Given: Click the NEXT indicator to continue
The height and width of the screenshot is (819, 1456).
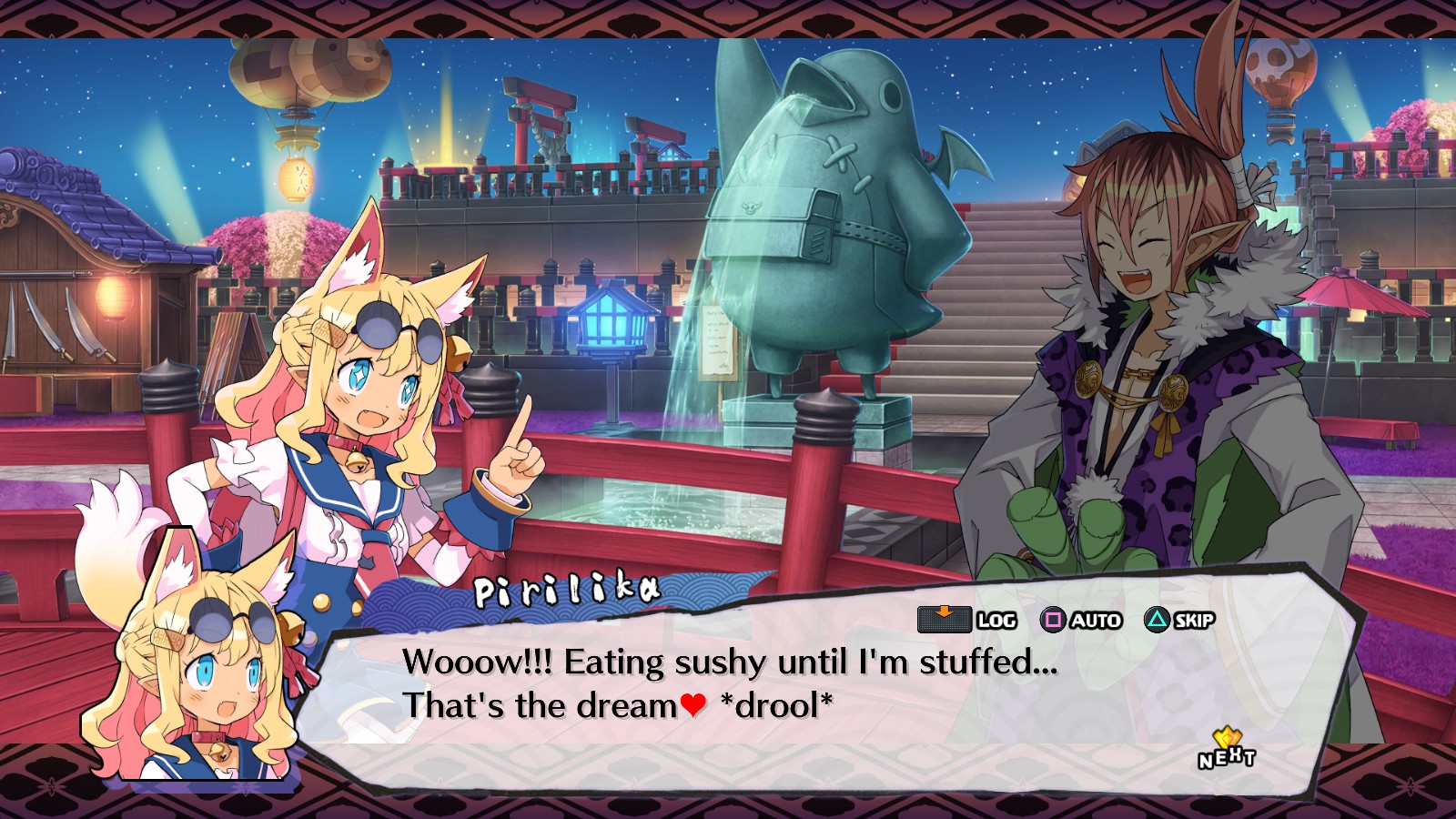Looking at the screenshot, I should point(1226,751).
